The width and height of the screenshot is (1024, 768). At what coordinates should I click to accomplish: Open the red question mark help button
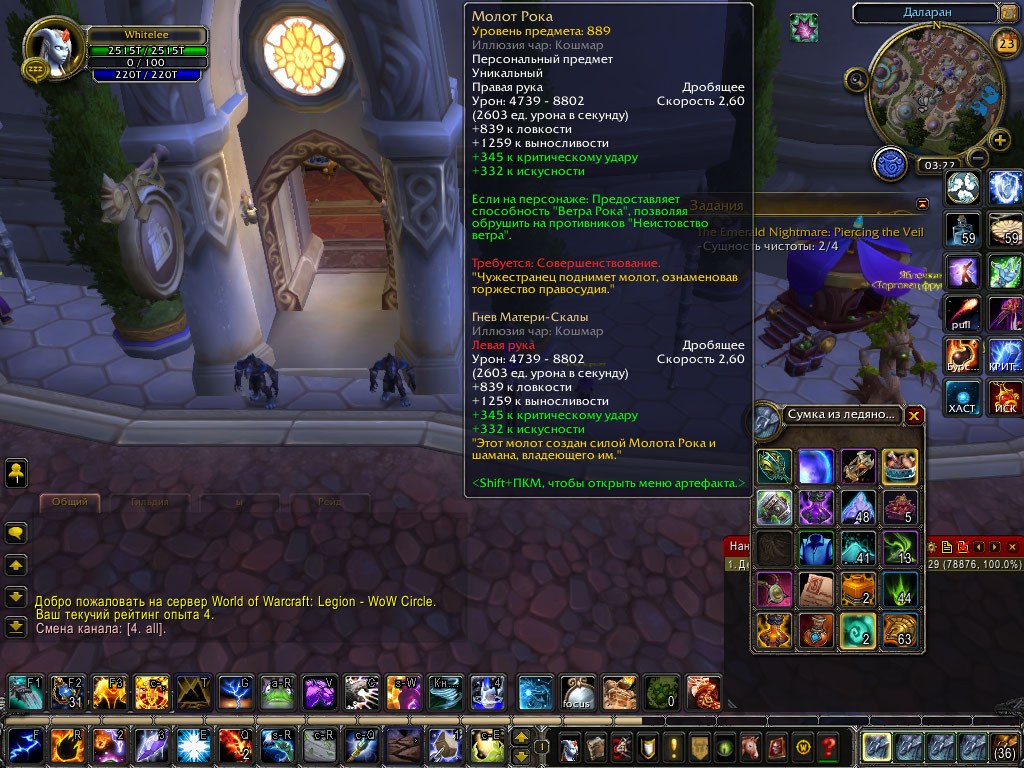(828, 746)
